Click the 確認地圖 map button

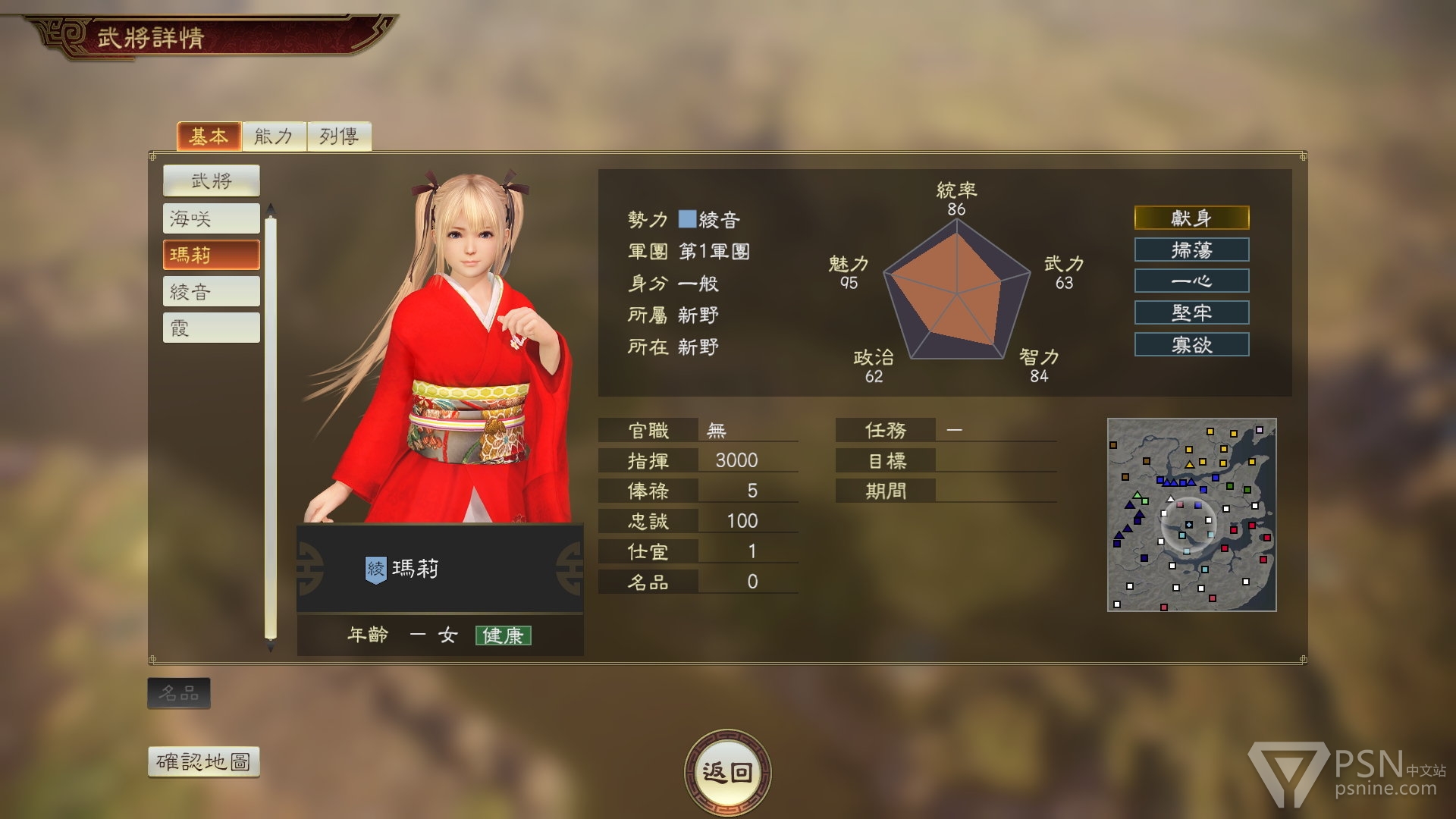203,761
